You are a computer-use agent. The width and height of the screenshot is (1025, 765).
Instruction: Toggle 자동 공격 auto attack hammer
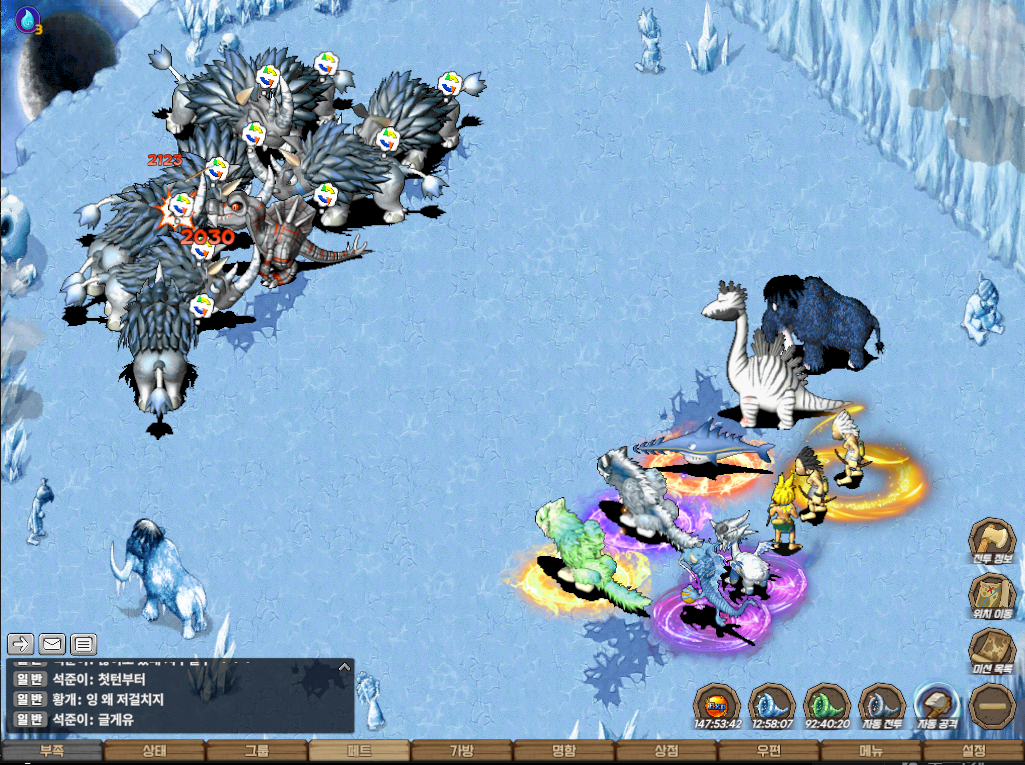coord(937,703)
